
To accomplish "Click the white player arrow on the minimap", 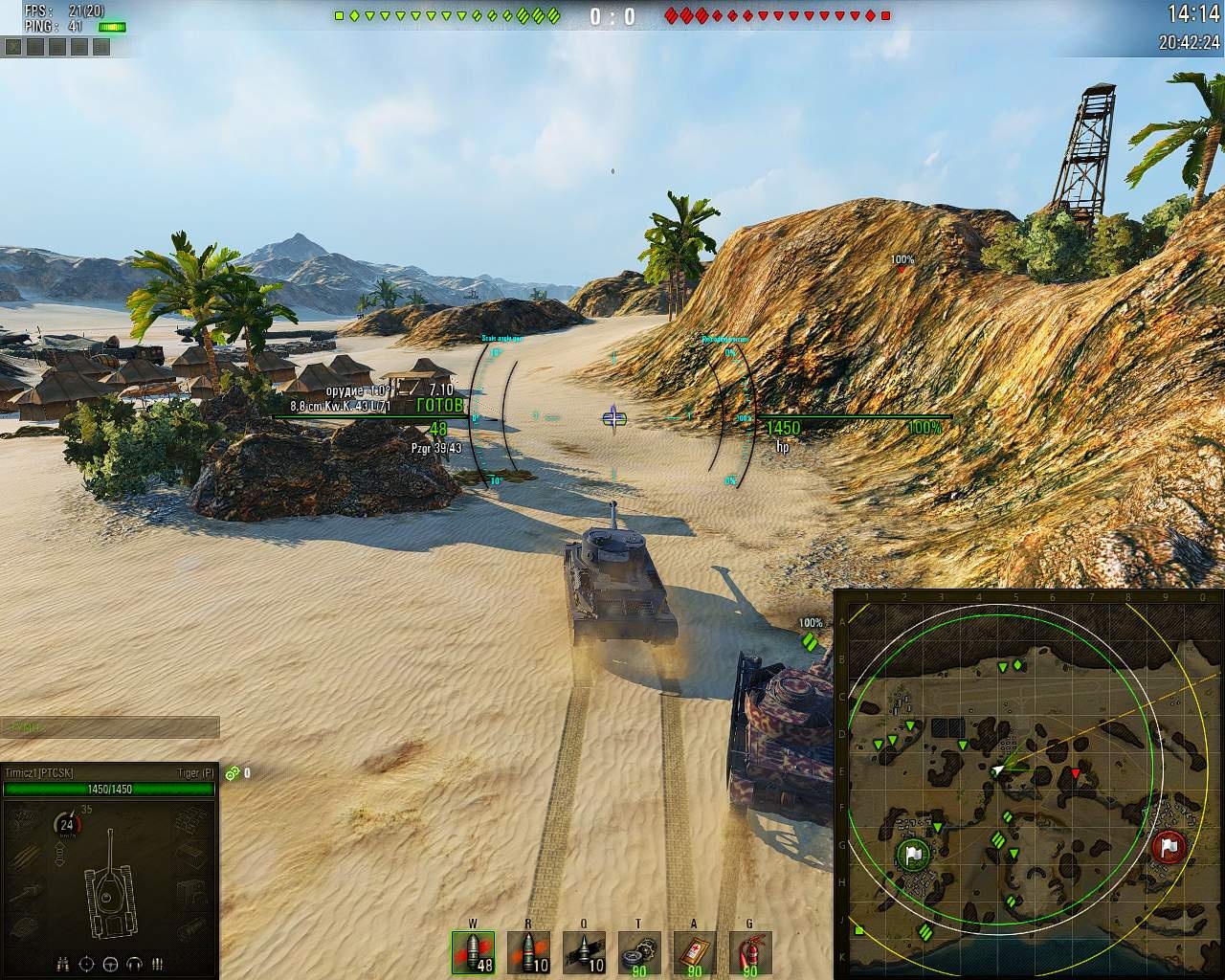I will [998, 769].
